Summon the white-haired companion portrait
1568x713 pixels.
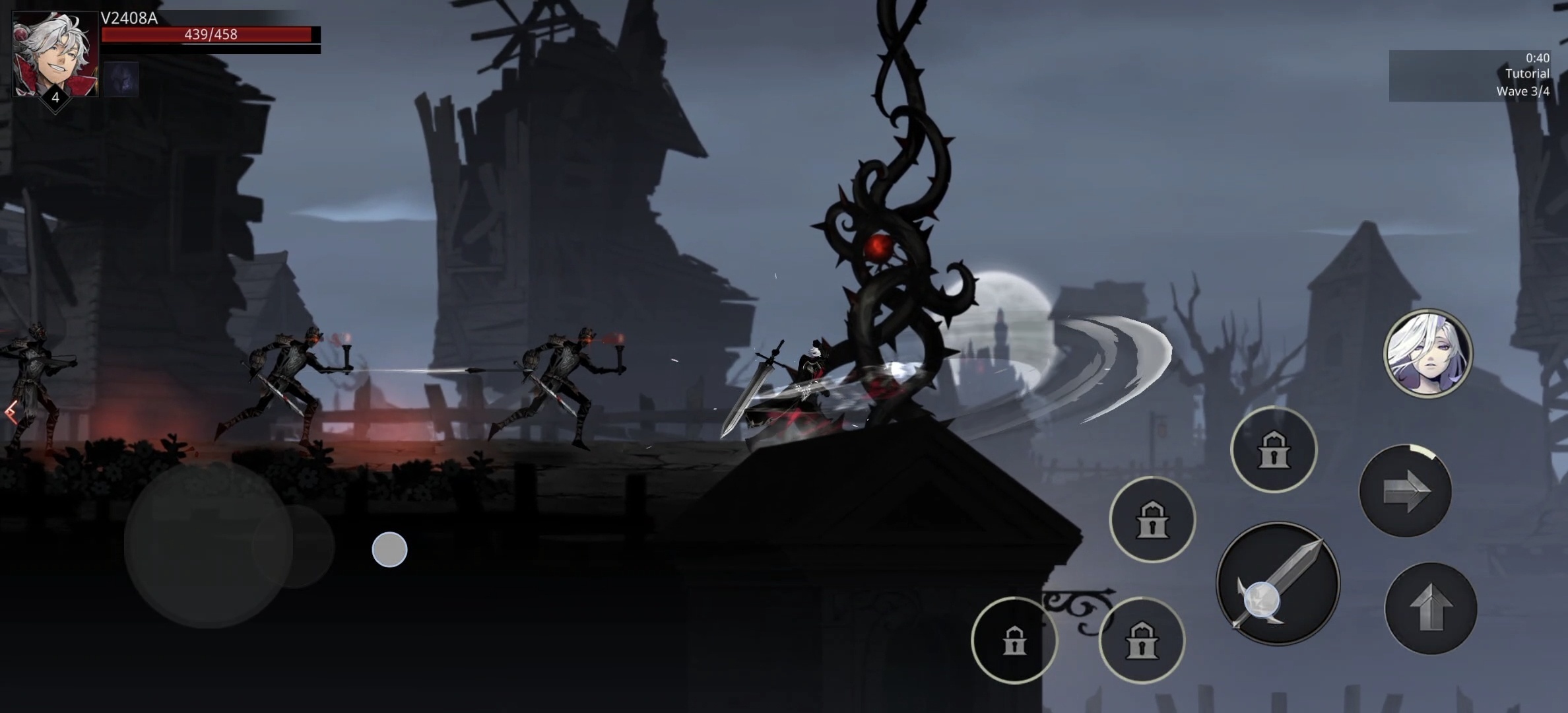(1427, 353)
